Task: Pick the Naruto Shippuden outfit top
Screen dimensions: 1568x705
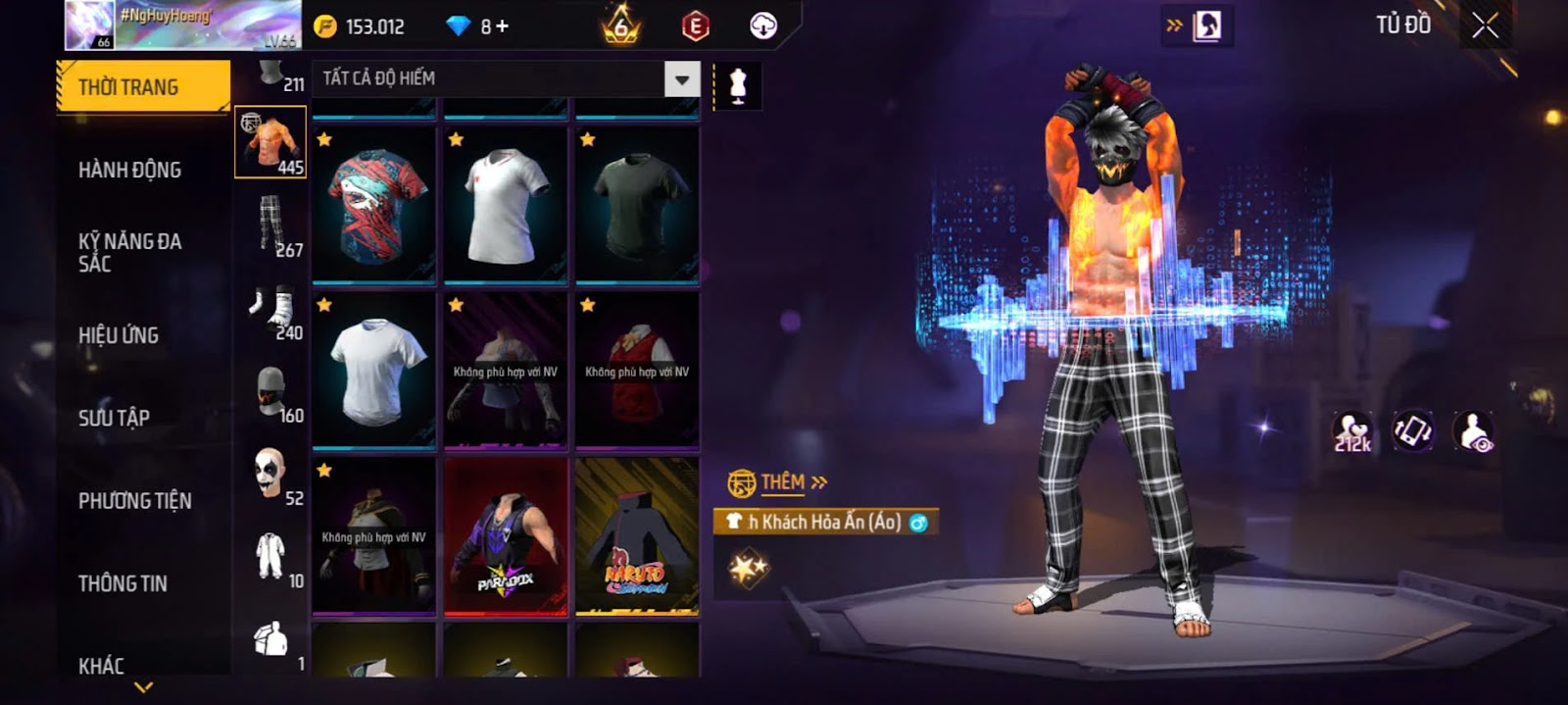Action: tap(637, 536)
